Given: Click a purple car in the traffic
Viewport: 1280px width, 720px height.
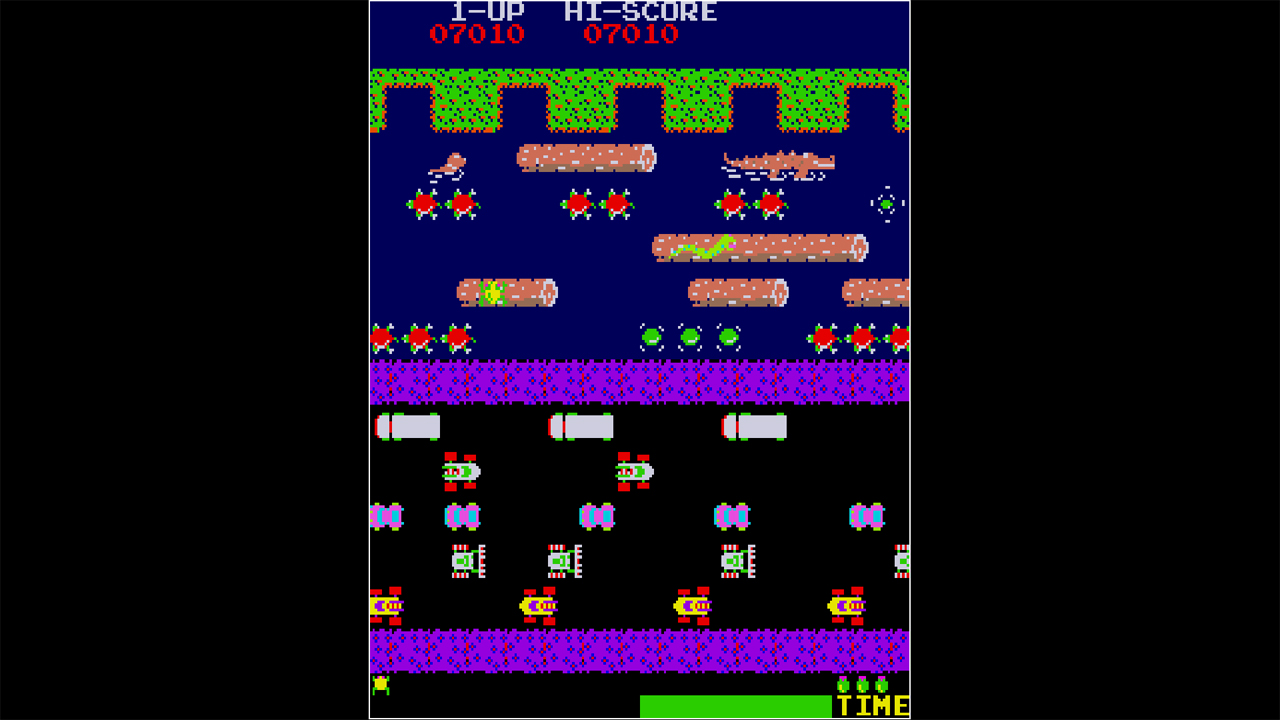Looking at the screenshot, I should [460, 518].
